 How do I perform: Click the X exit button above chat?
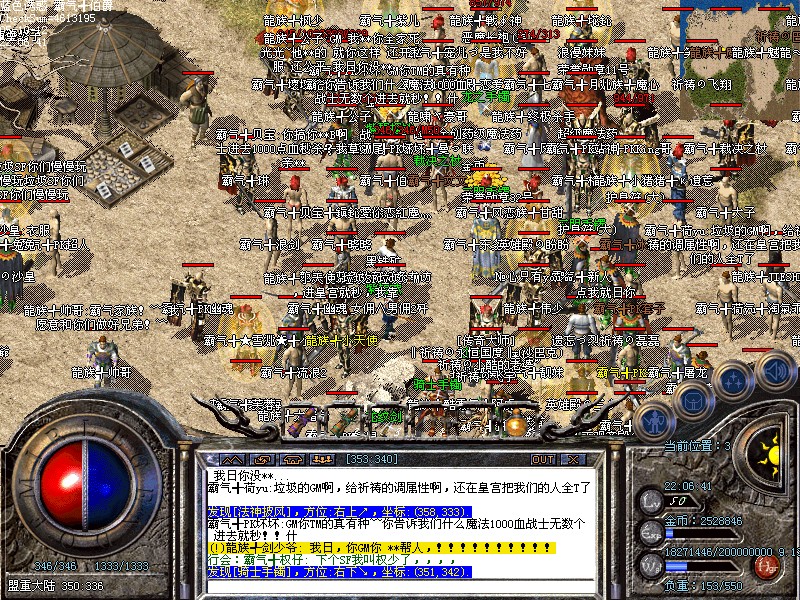pyautogui.click(x=573, y=459)
